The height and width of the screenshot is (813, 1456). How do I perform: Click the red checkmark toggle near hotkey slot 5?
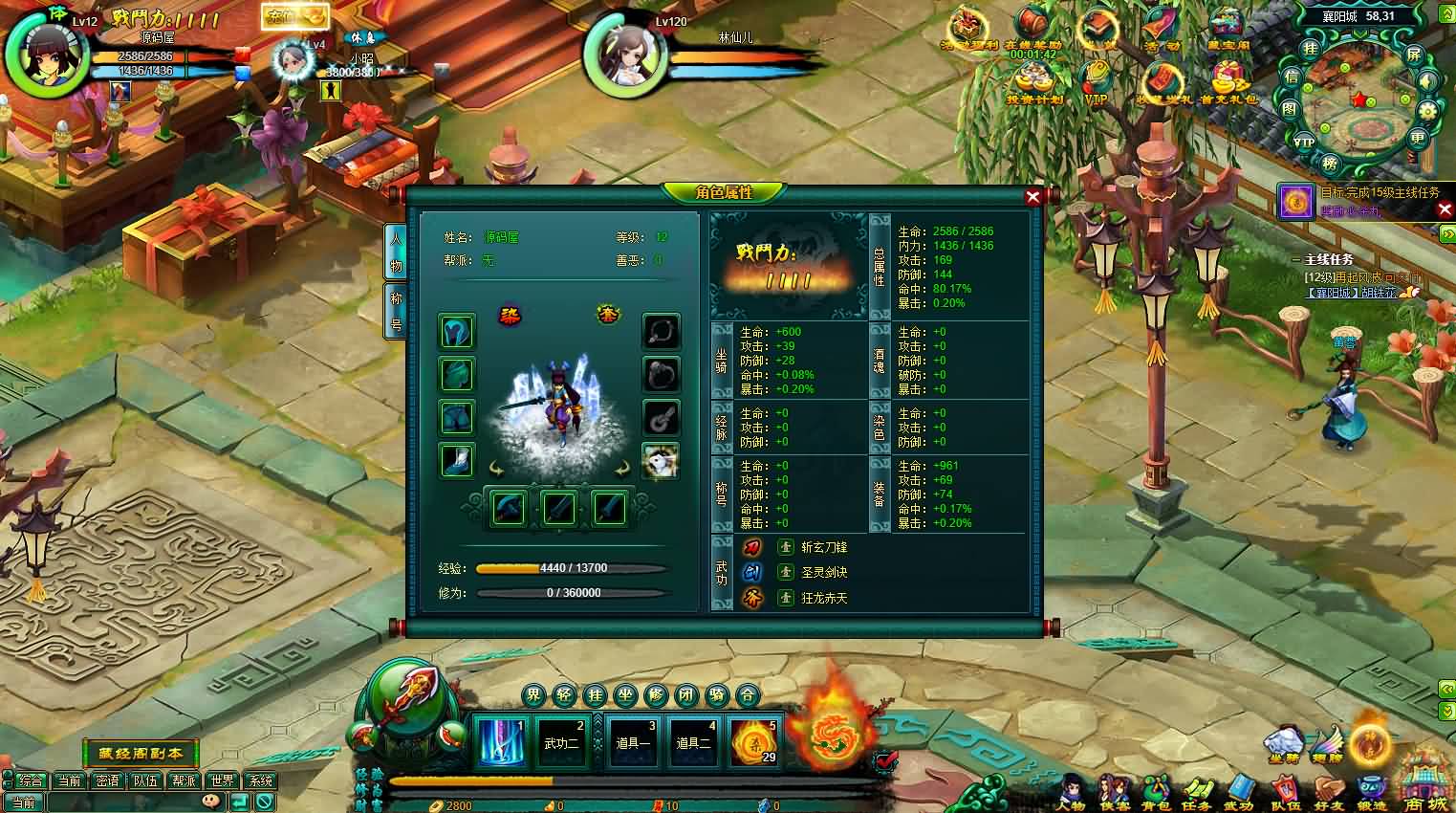point(886,760)
